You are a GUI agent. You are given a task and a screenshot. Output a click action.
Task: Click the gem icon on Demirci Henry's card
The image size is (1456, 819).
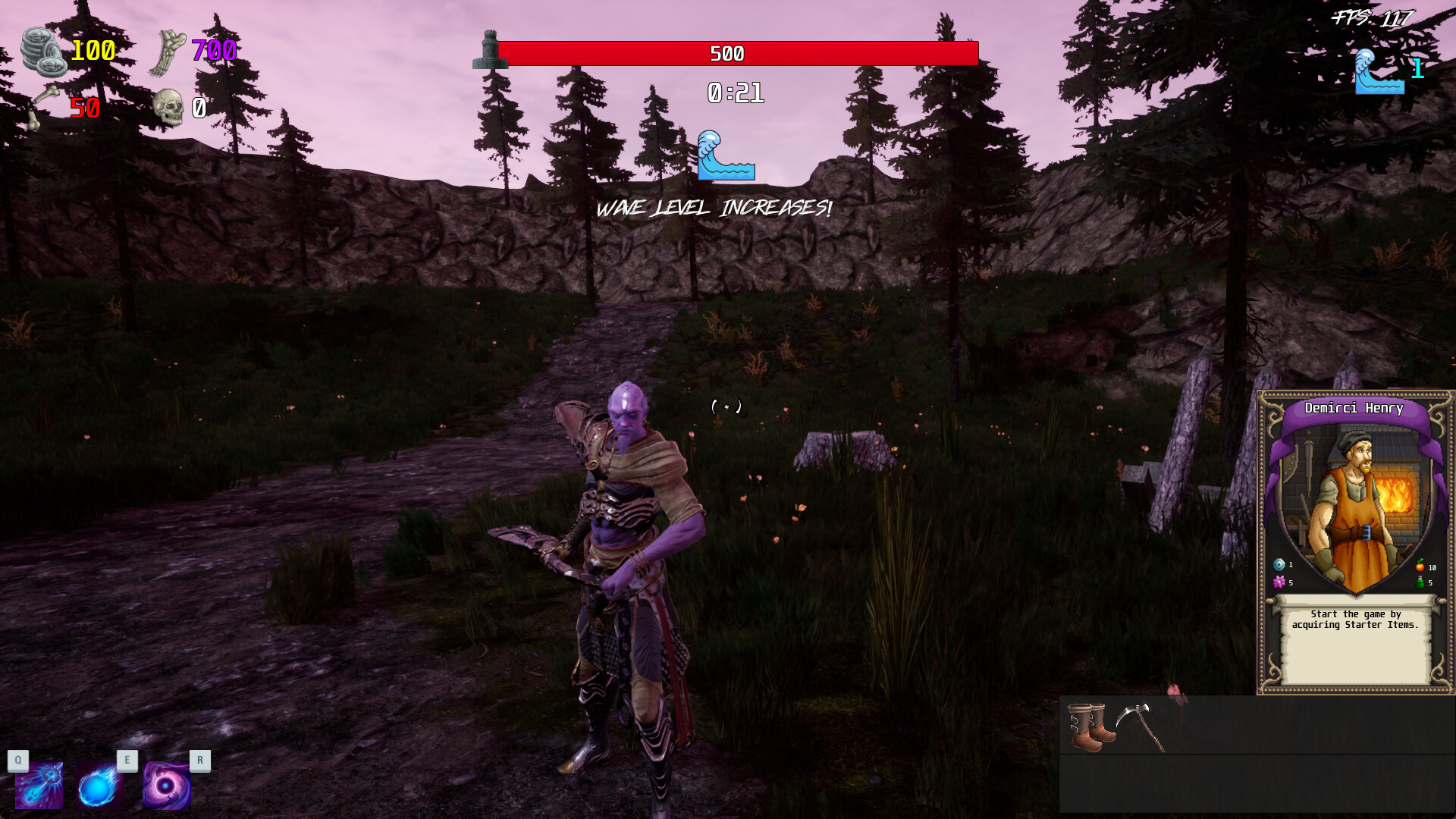(x=1279, y=566)
